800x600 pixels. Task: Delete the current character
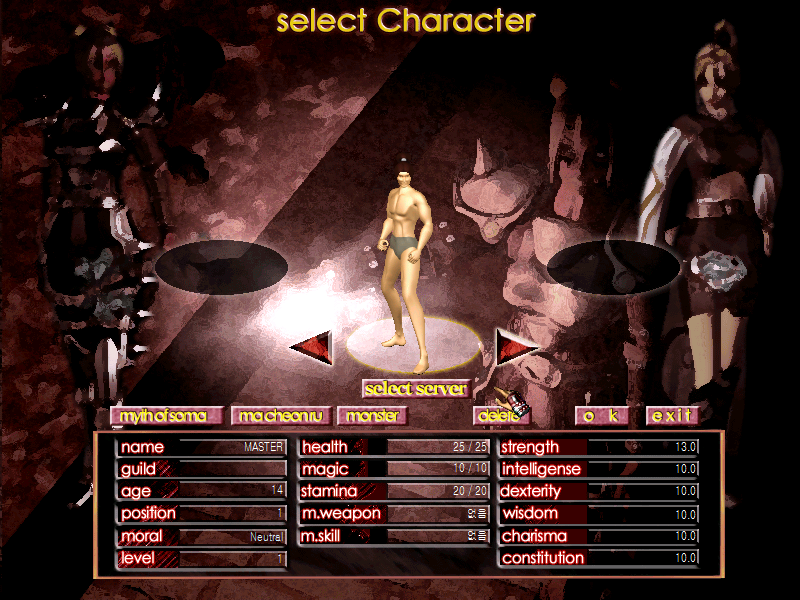(x=498, y=415)
